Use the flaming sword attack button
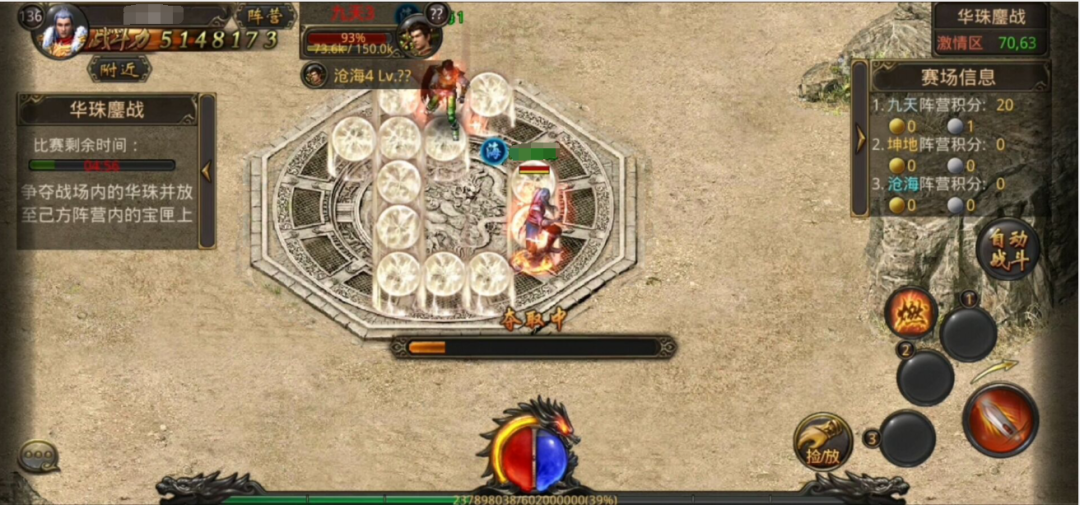This screenshot has height=505, width=1080. pyautogui.click(x=1000, y=419)
